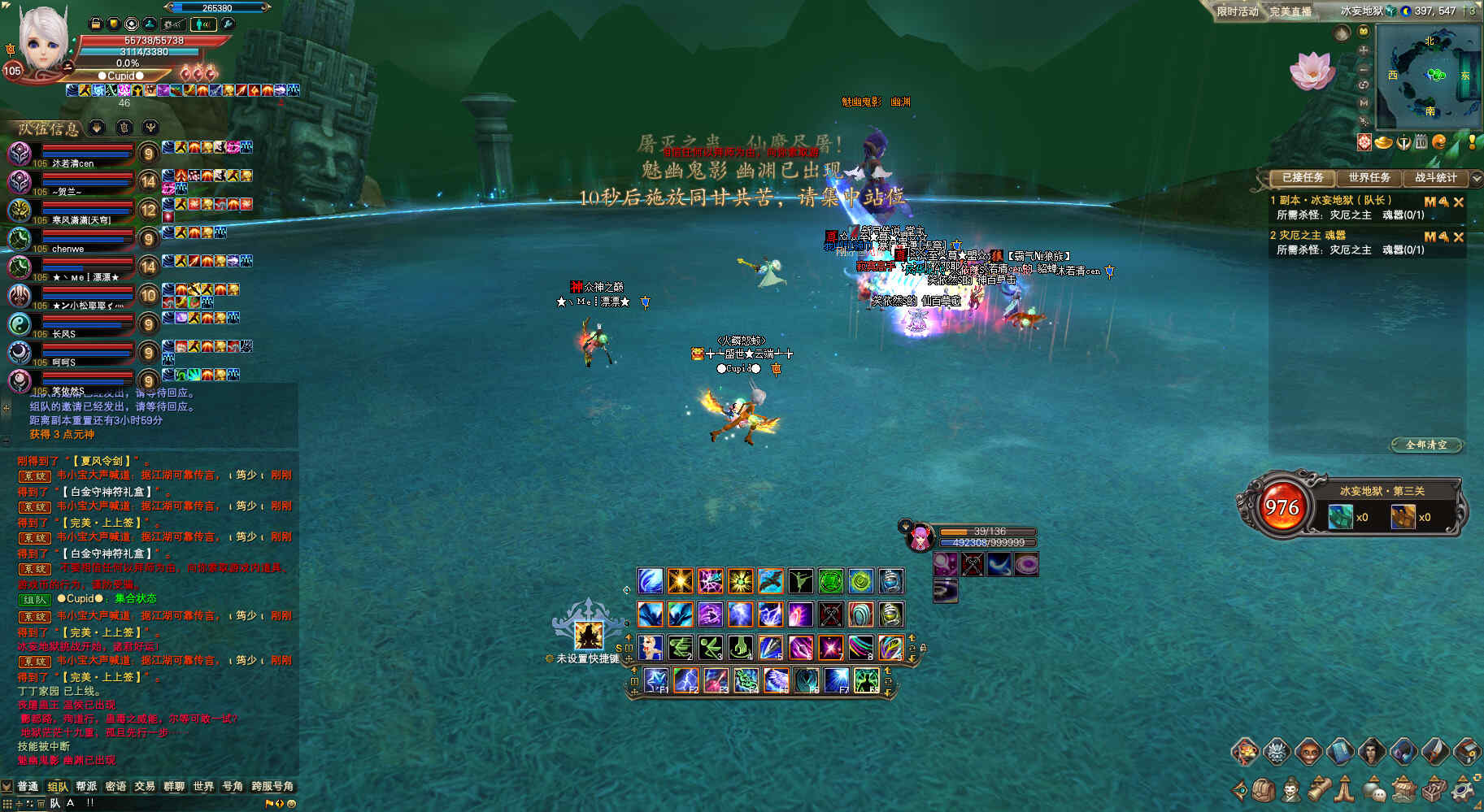Open the gear-shaped system settings icon

[x=1464, y=789]
